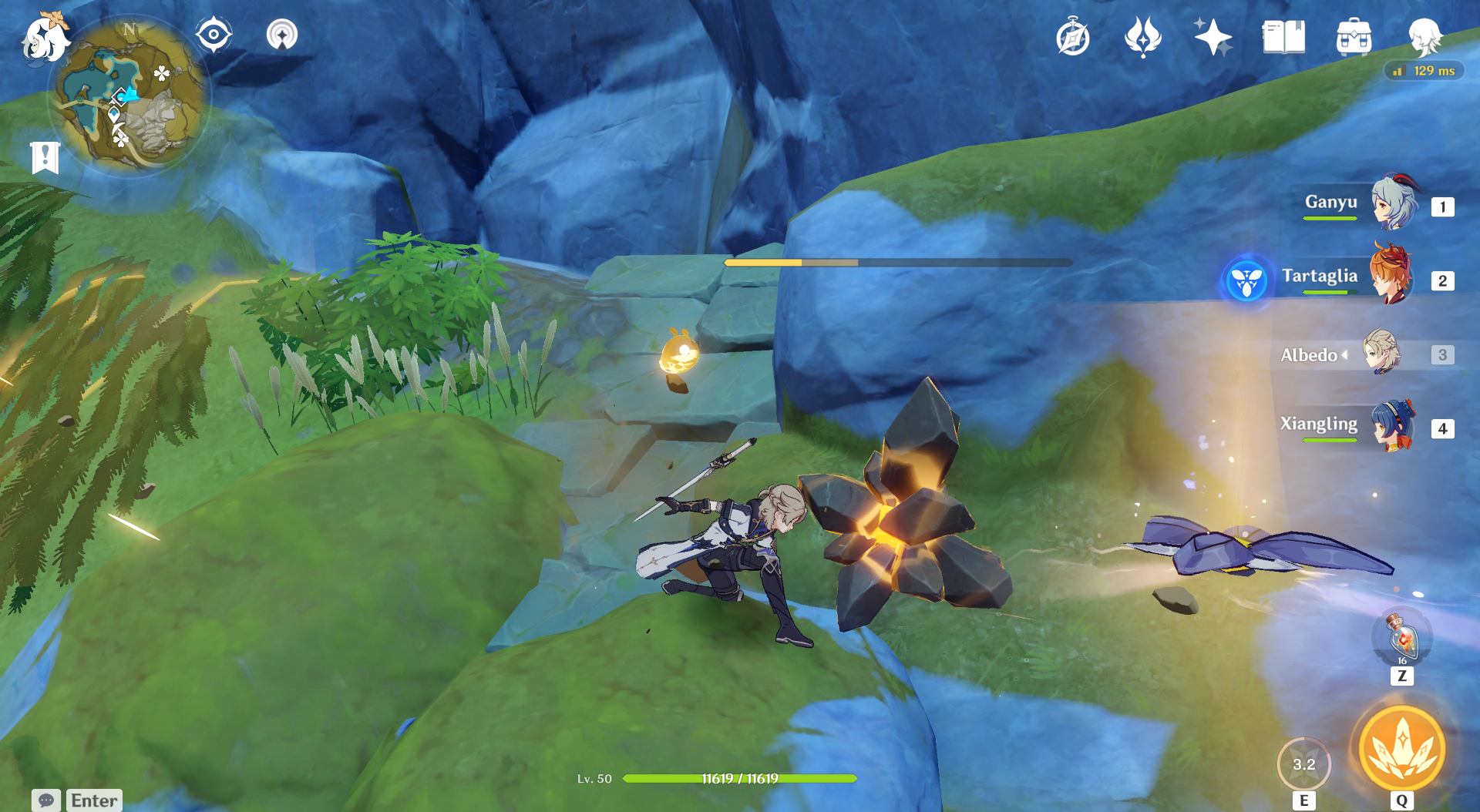
Task: Toggle the Elemental Sight eye icon
Action: [x=214, y=35]
